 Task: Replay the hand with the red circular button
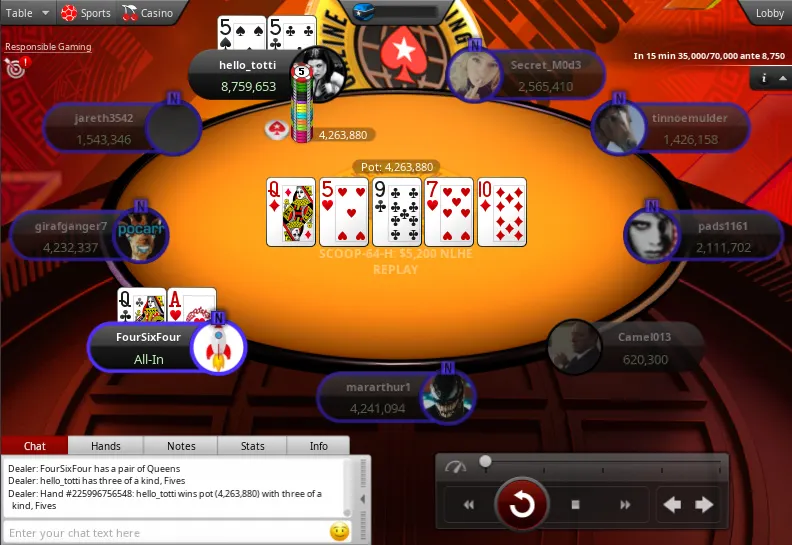(522, 505)
